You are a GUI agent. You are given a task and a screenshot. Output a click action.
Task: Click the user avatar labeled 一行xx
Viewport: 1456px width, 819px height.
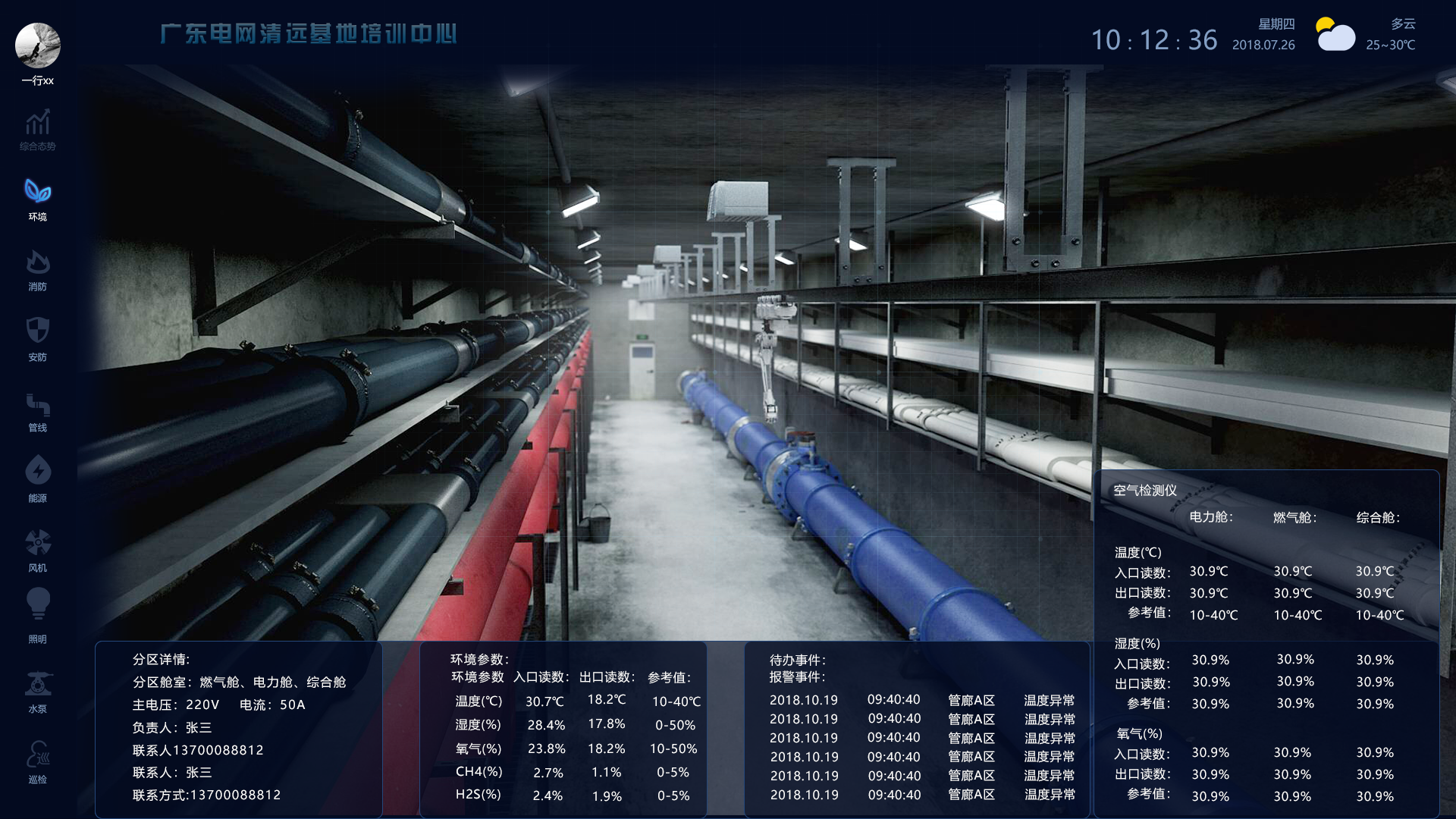click(x=37, y=45)
